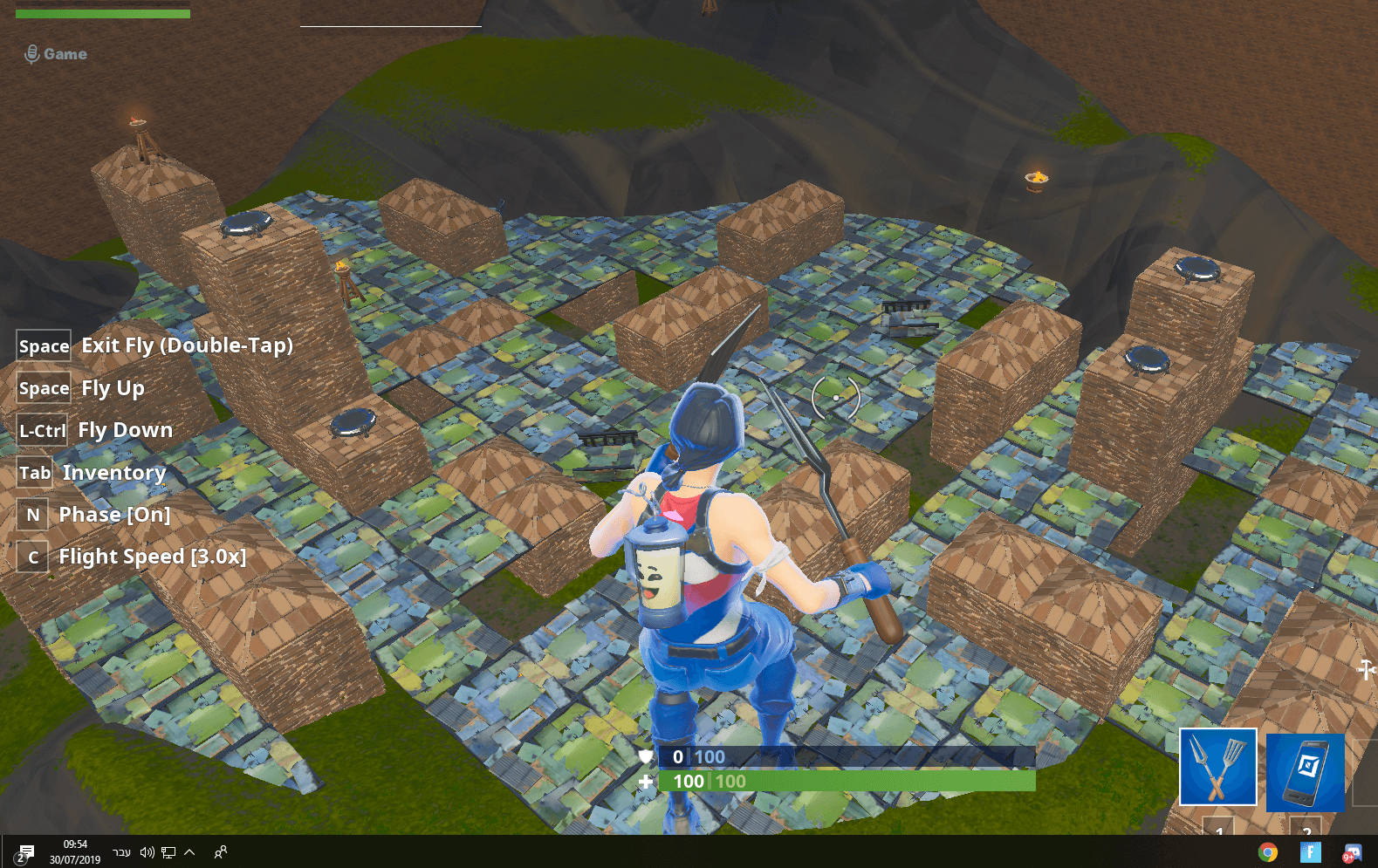The height and width of the screenshot is (868, 1378).
Task: Open the language selector showing עבר
Action: (x=122, y=852)
